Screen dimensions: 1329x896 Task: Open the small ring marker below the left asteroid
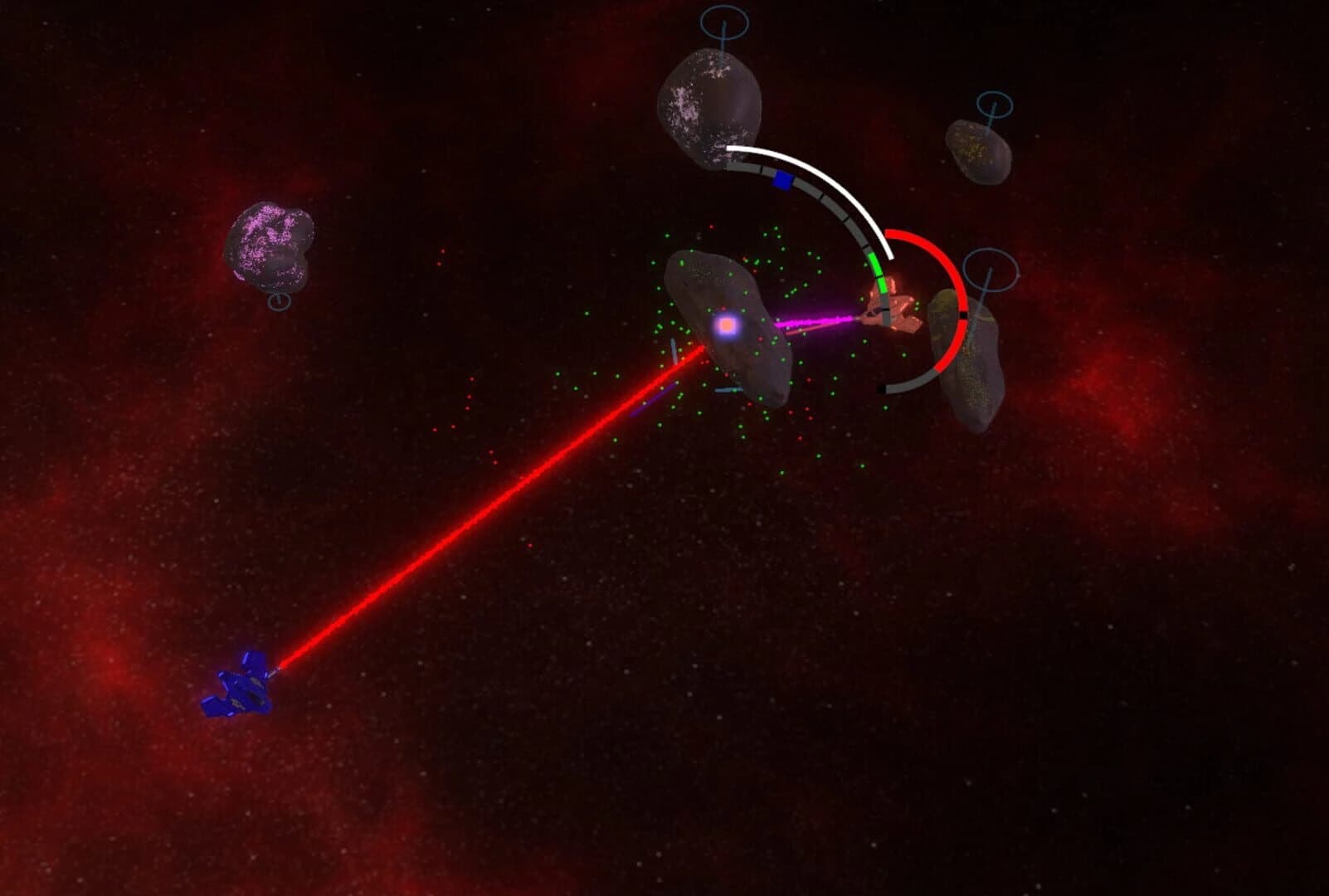coord(280,302)
